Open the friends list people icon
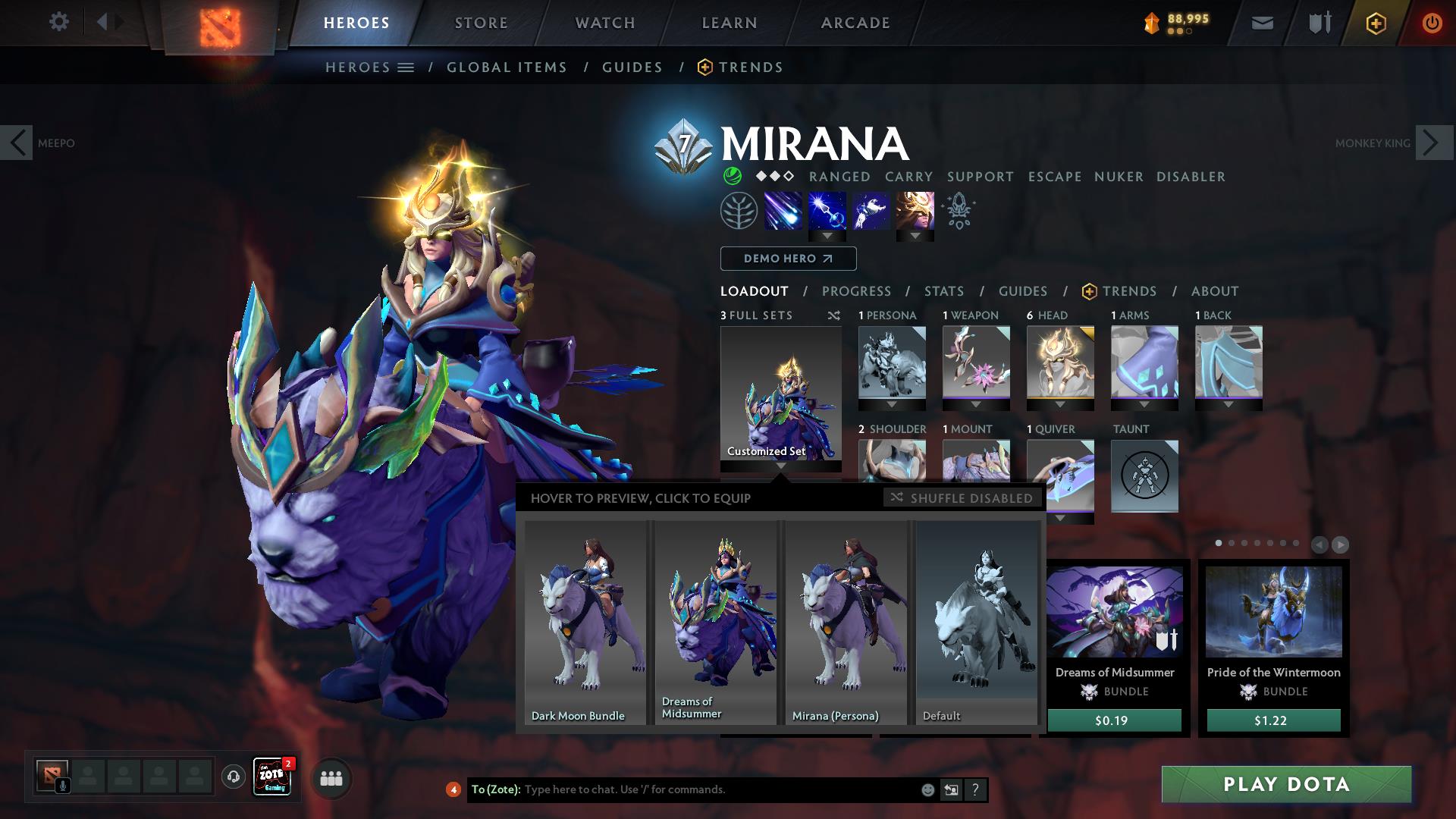 tap(331, 778)
